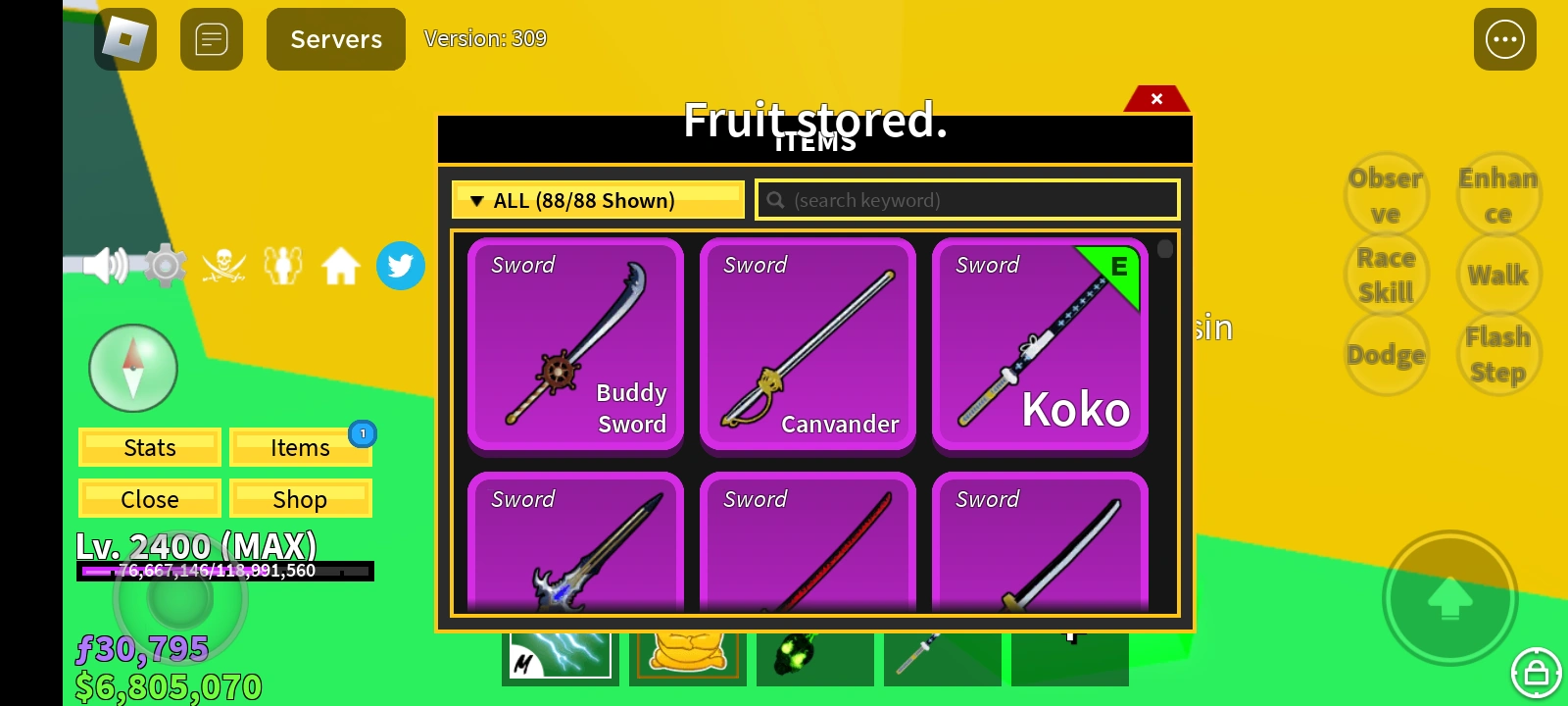
Task: Toggle the Observe ability
Action: pyautogui.click(x=1386, y=194)
